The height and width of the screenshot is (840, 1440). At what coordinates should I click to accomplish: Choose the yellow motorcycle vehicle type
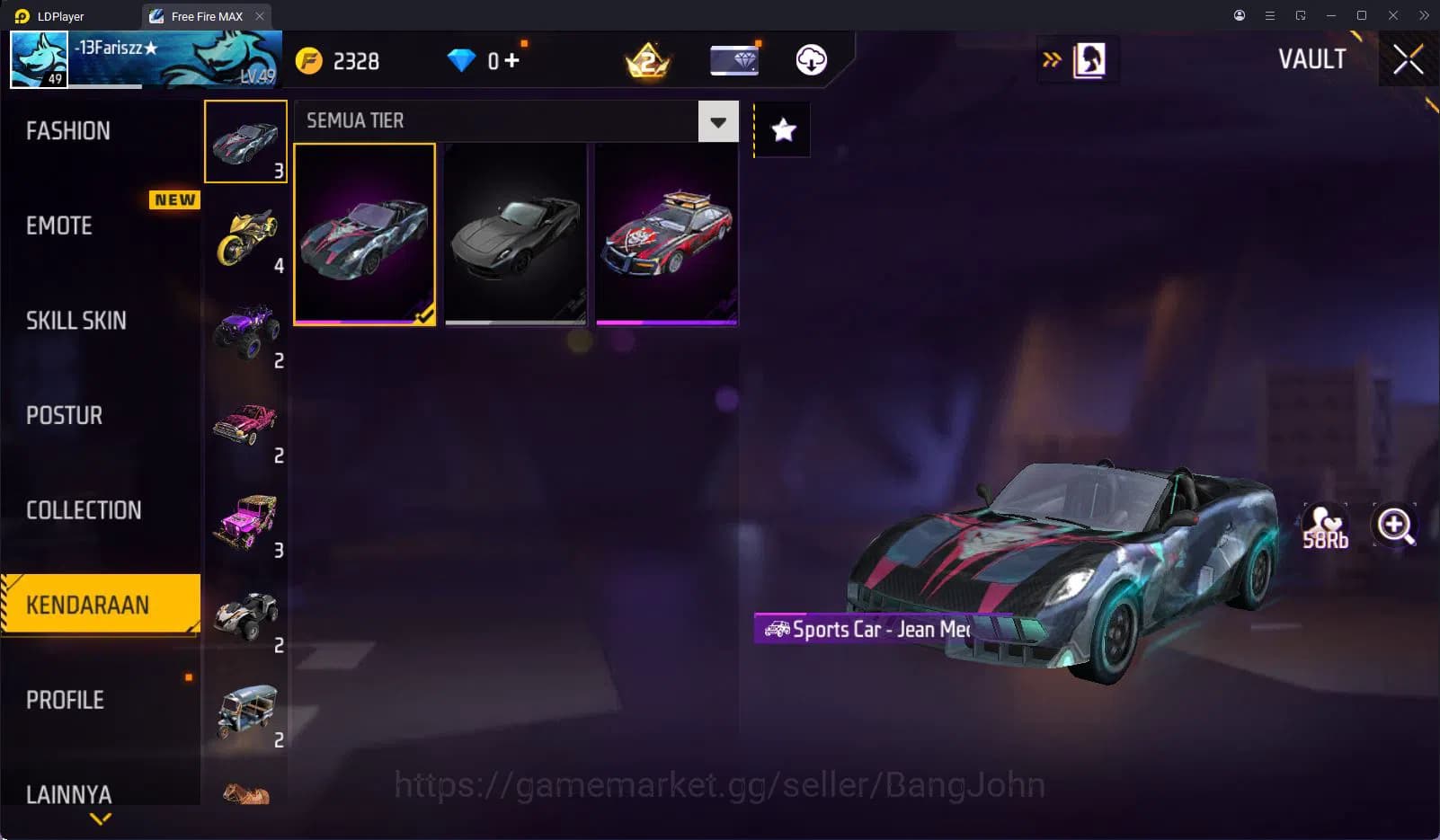(245, 237)
